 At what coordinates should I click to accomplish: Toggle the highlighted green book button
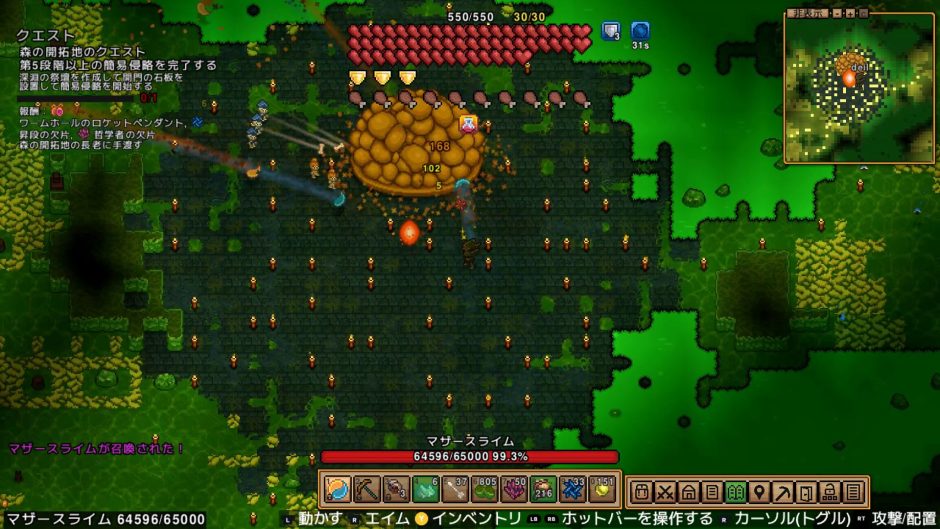pos(735,492)
